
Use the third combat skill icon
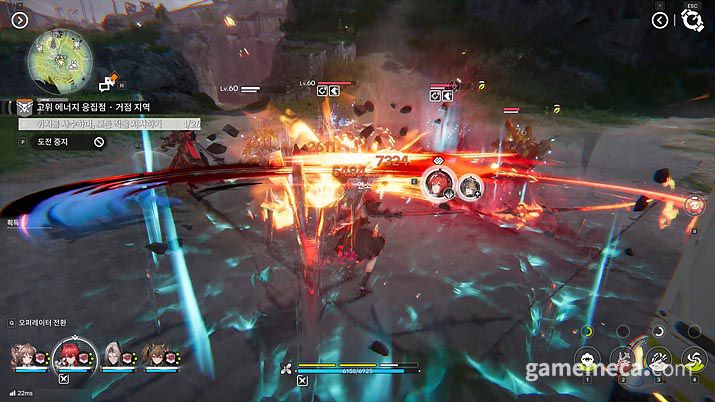[x=658, y=360]
